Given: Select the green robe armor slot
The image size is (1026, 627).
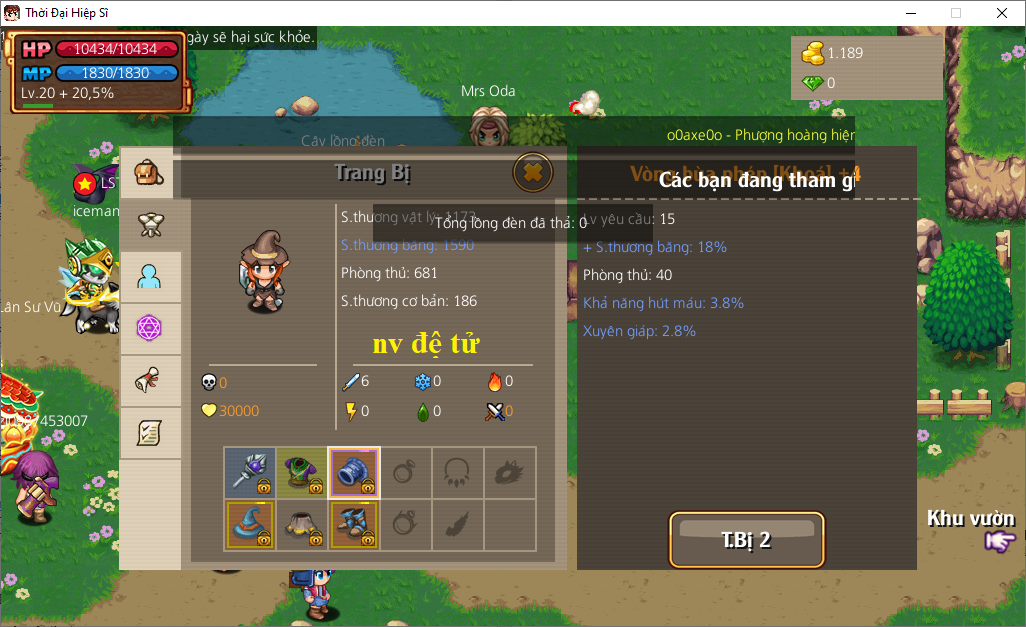Looking at the screenshot, I should (302, 472).
